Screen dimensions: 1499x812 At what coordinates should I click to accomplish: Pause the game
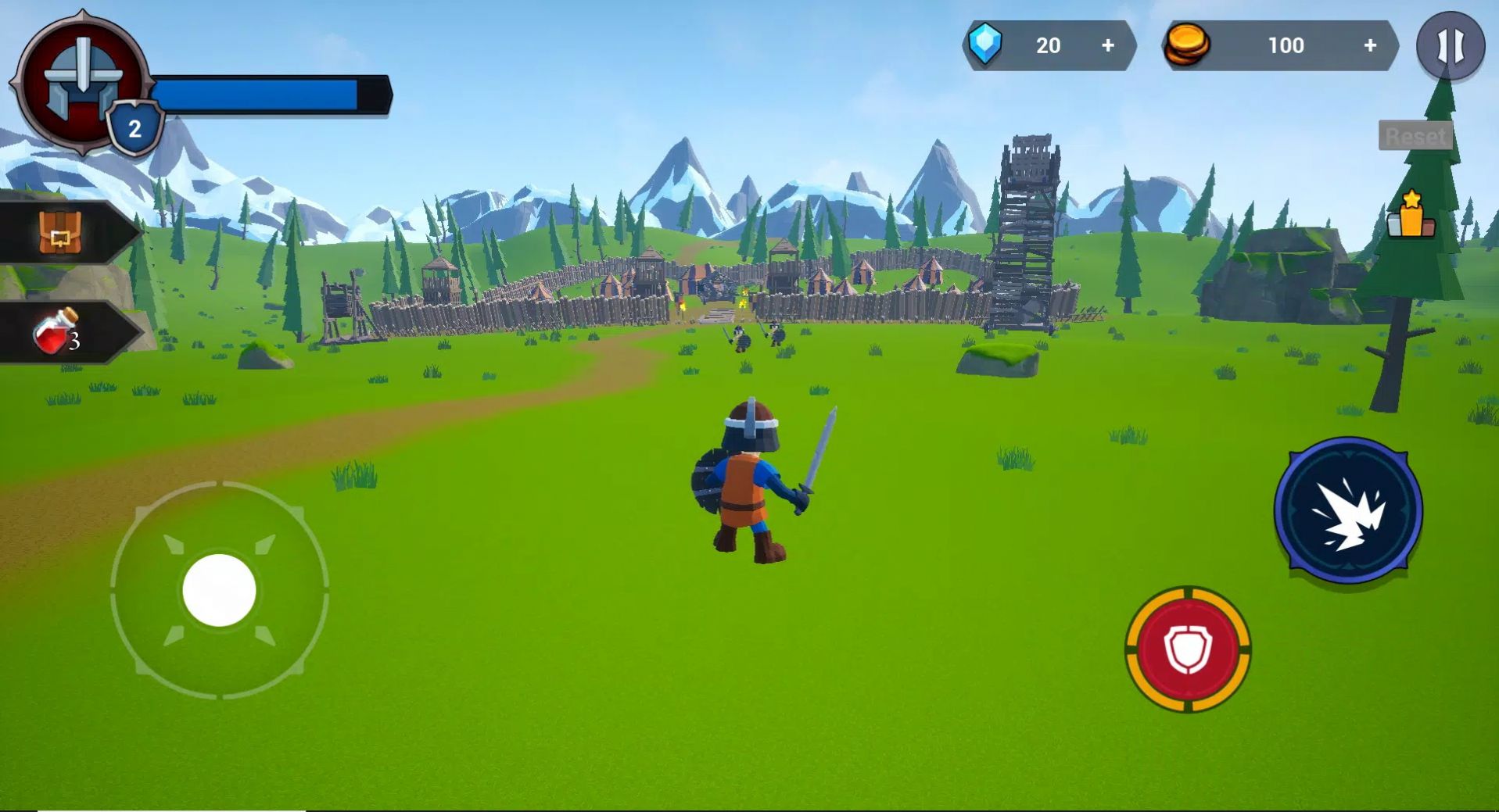tap(1450, 46)
